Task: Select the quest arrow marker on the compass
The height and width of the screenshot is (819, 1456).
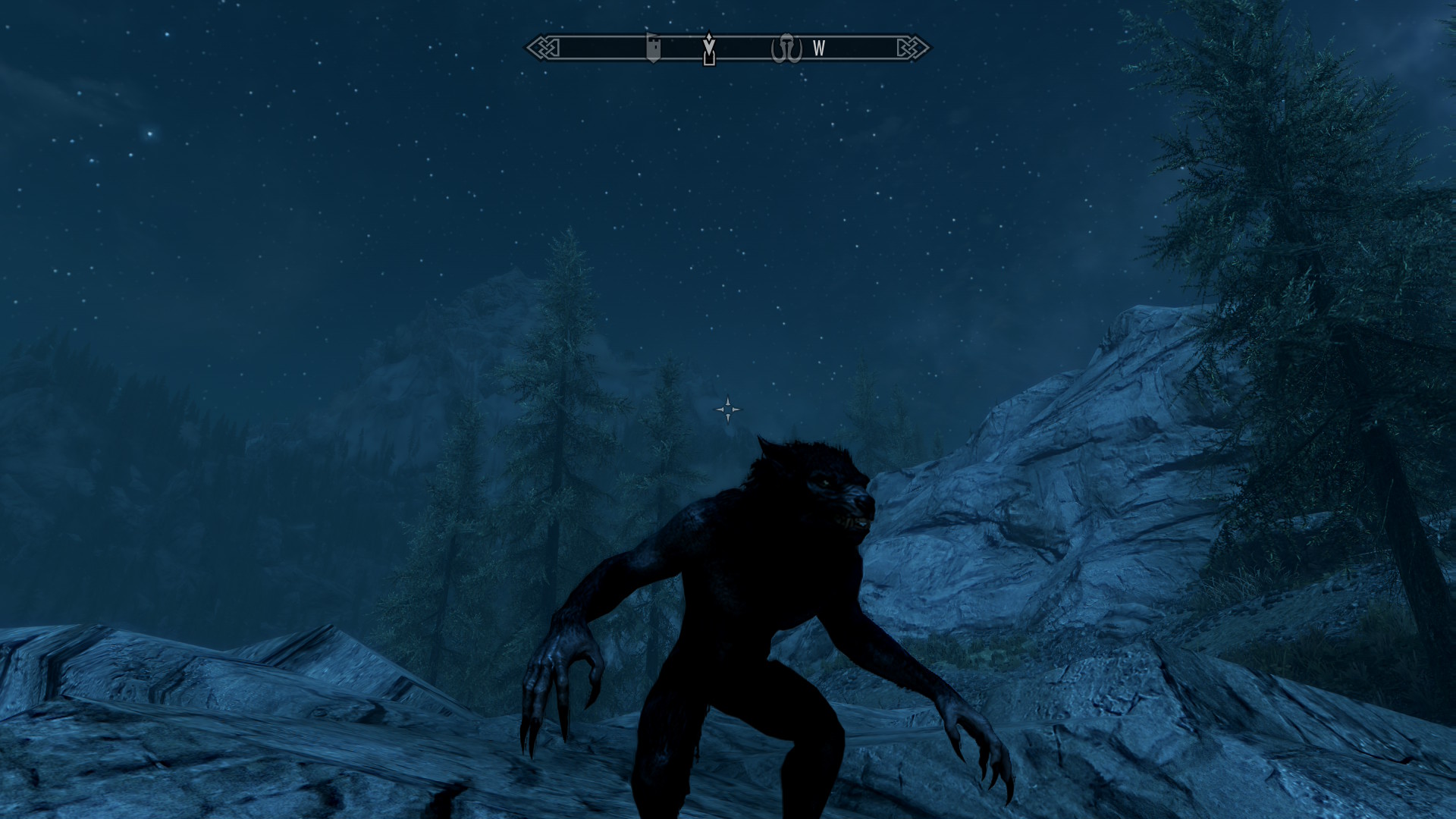Action: pos(709,49)
